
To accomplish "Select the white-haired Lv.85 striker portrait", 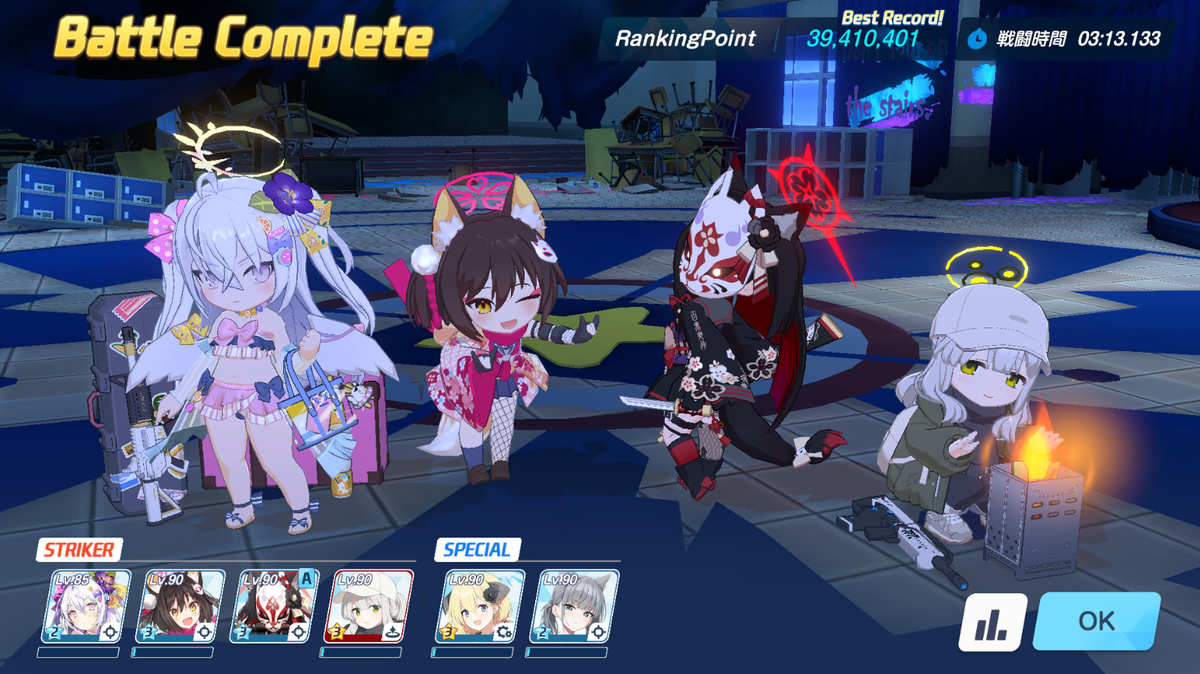I will pos(86,606).
